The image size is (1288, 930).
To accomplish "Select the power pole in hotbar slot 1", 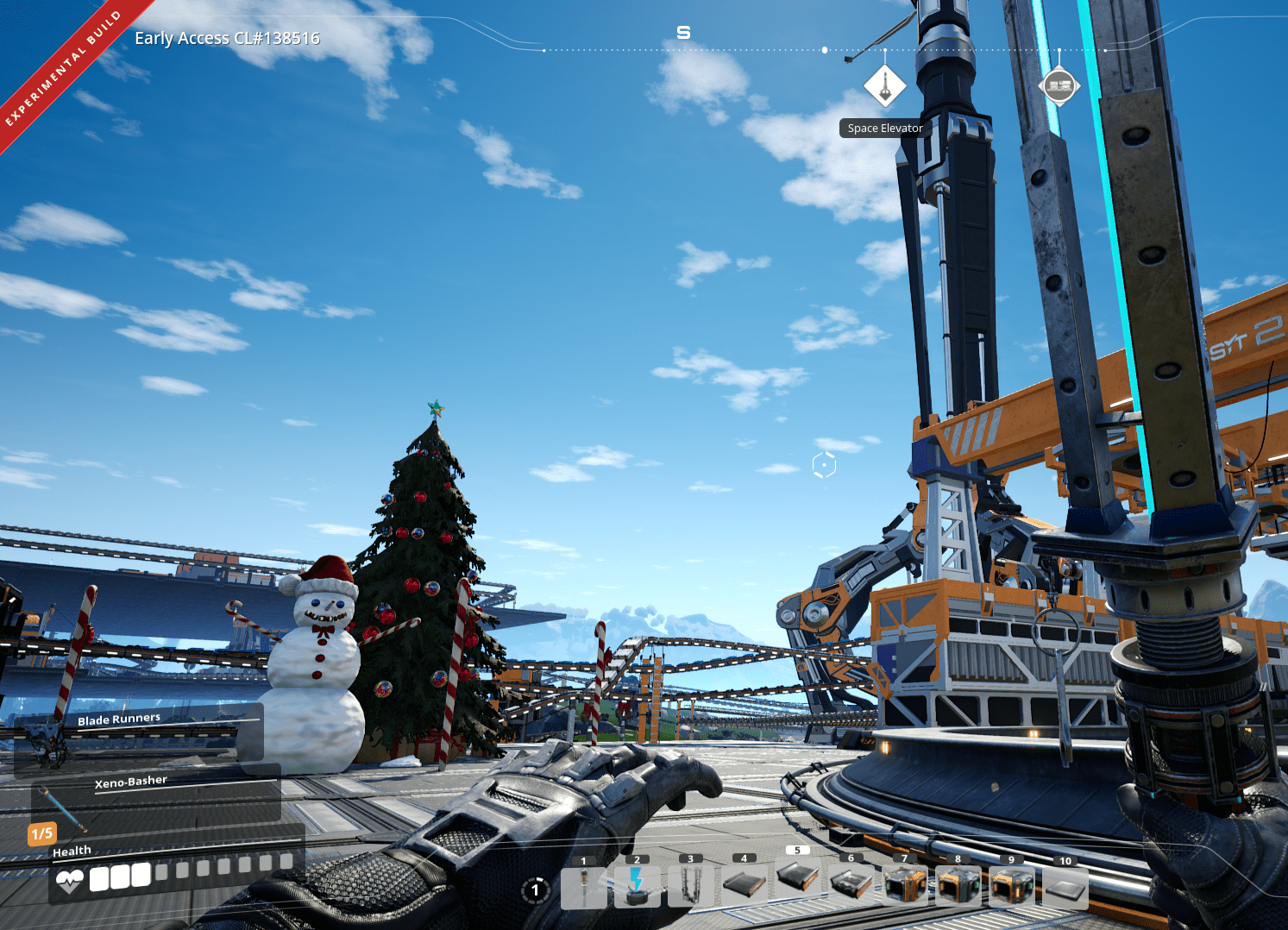I will point(586,887).
